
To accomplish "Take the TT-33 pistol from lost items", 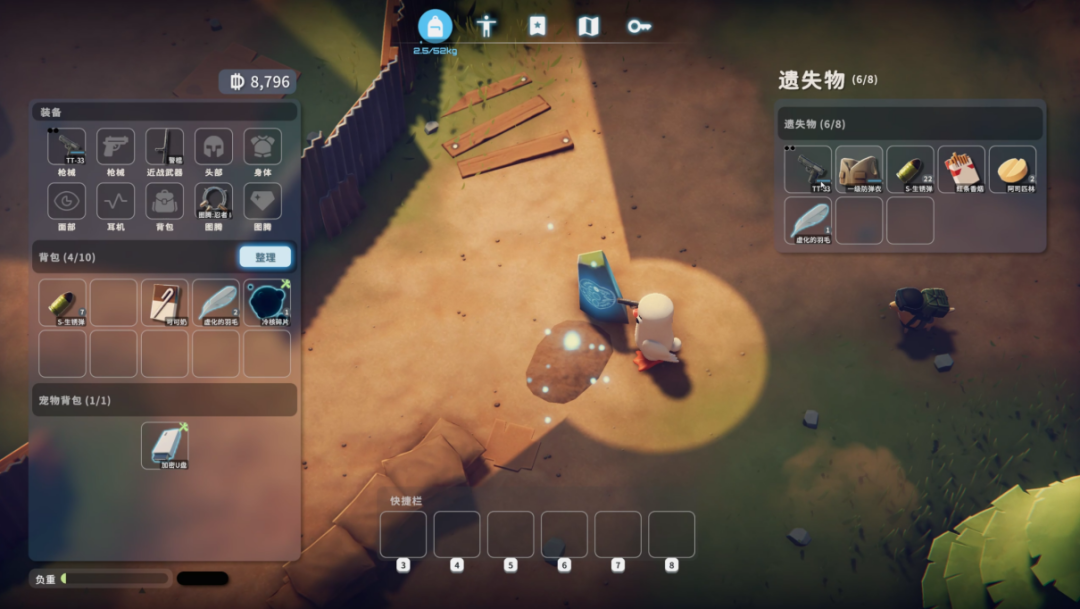I will [x=808, y=169].
